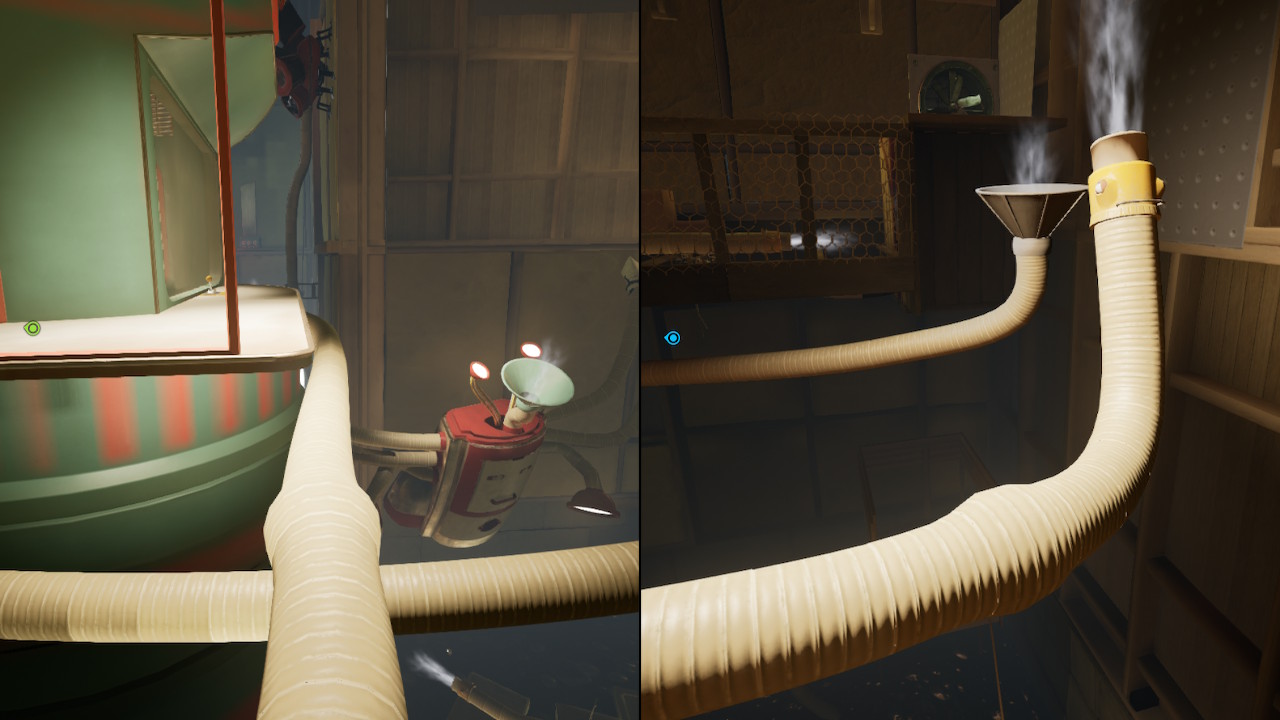This screenshot has height=720, width=1280.
Task: Click the green partner location marker
Action: [33, 328]
